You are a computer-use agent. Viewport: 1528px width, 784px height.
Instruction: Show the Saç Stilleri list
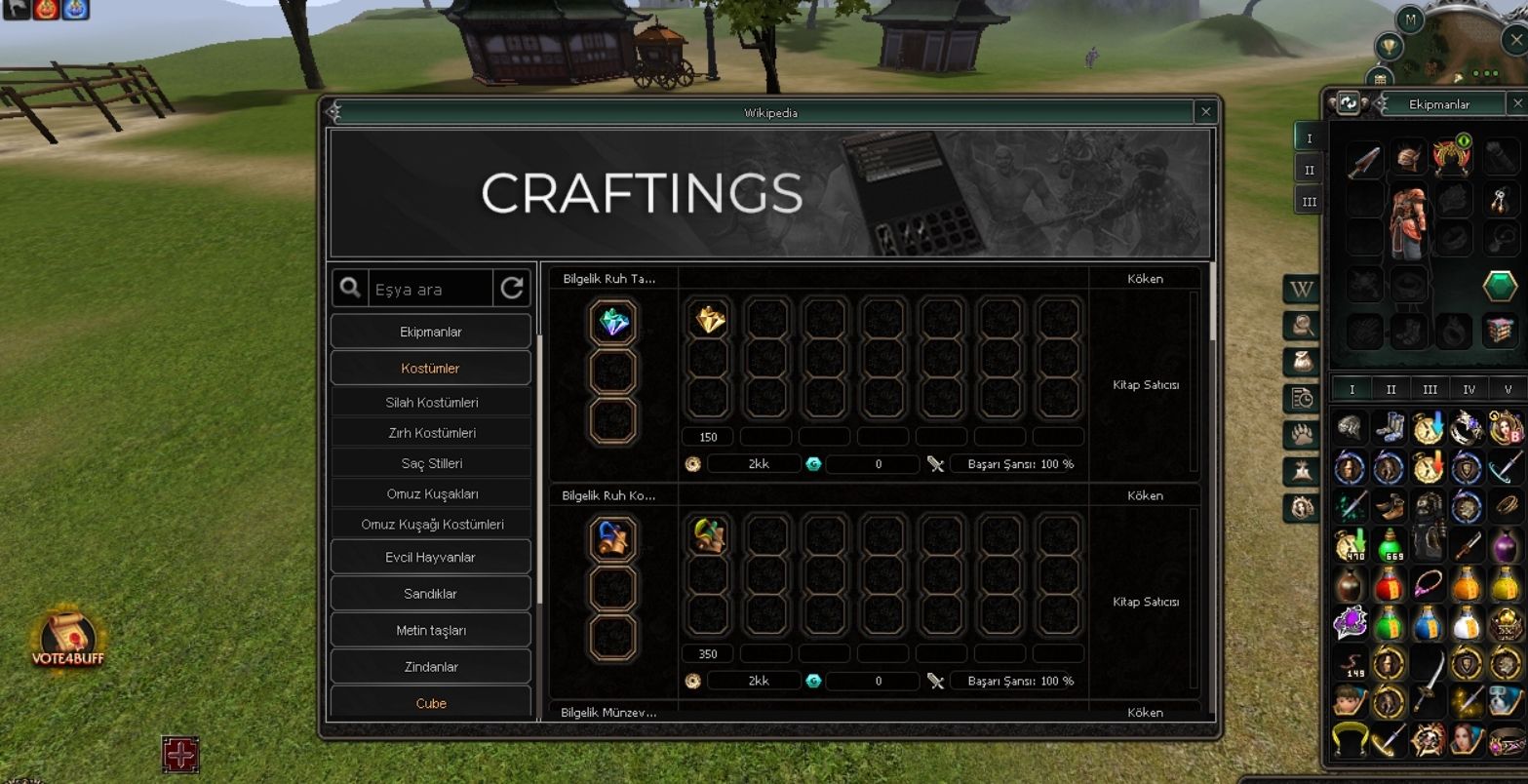(431, 463)
